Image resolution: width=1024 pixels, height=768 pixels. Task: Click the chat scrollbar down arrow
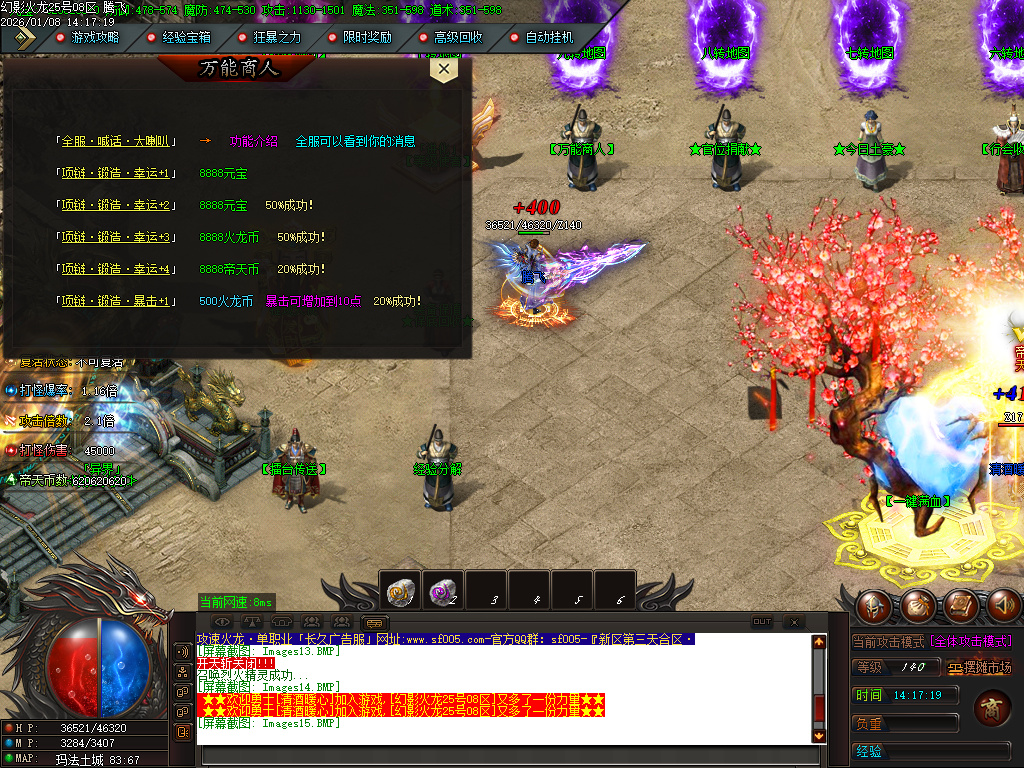click(819, 735)
